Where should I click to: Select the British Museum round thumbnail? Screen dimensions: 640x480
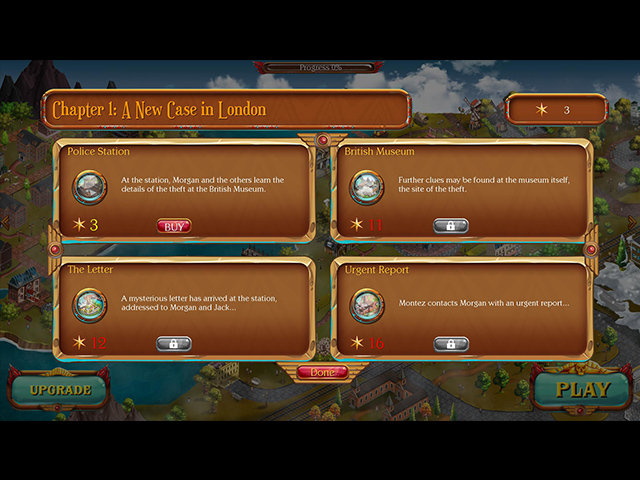point(366,187)
